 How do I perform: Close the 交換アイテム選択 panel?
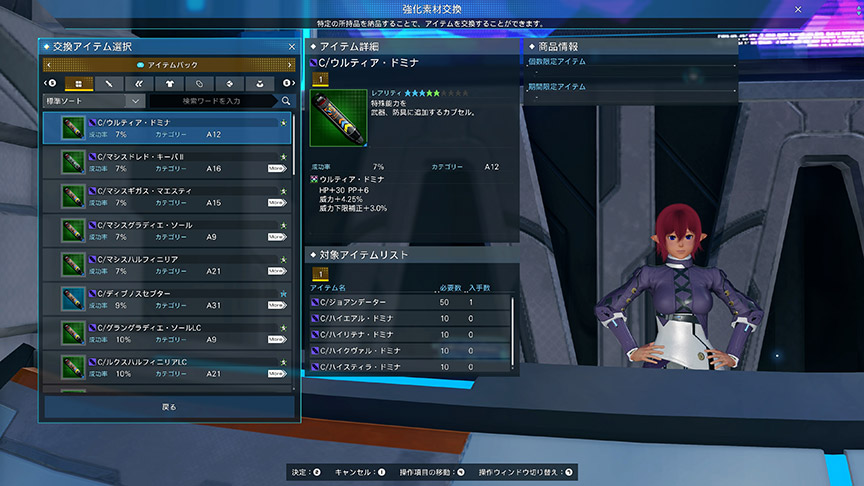pyautogui.click(x=291, y=46)
